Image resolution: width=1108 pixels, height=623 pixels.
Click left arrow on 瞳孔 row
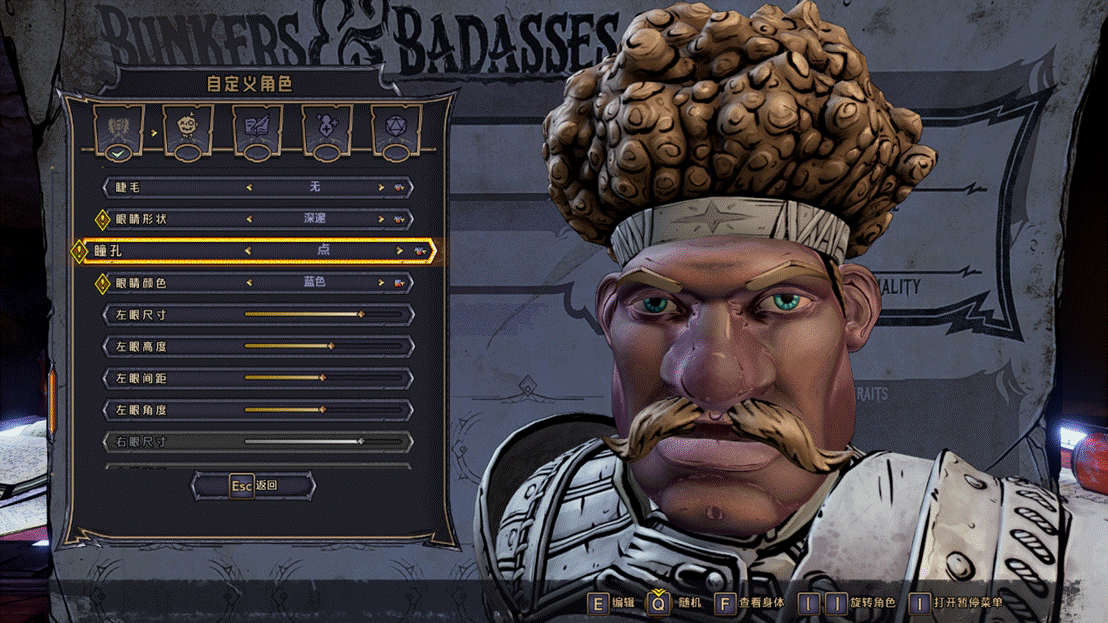(248, 250)
